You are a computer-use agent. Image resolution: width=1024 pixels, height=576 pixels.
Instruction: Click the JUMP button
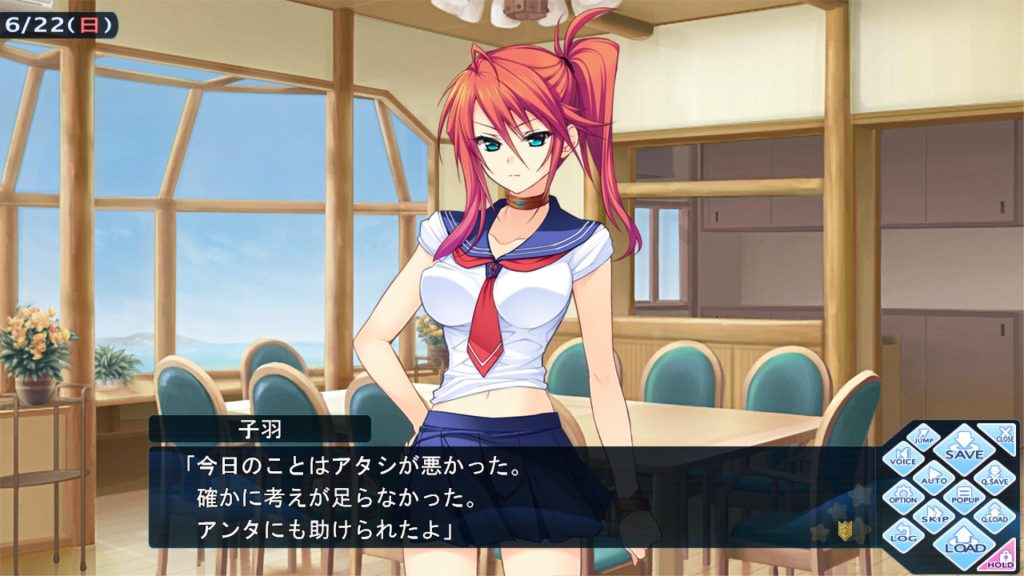pyautogui.click(x=925, y=437)
